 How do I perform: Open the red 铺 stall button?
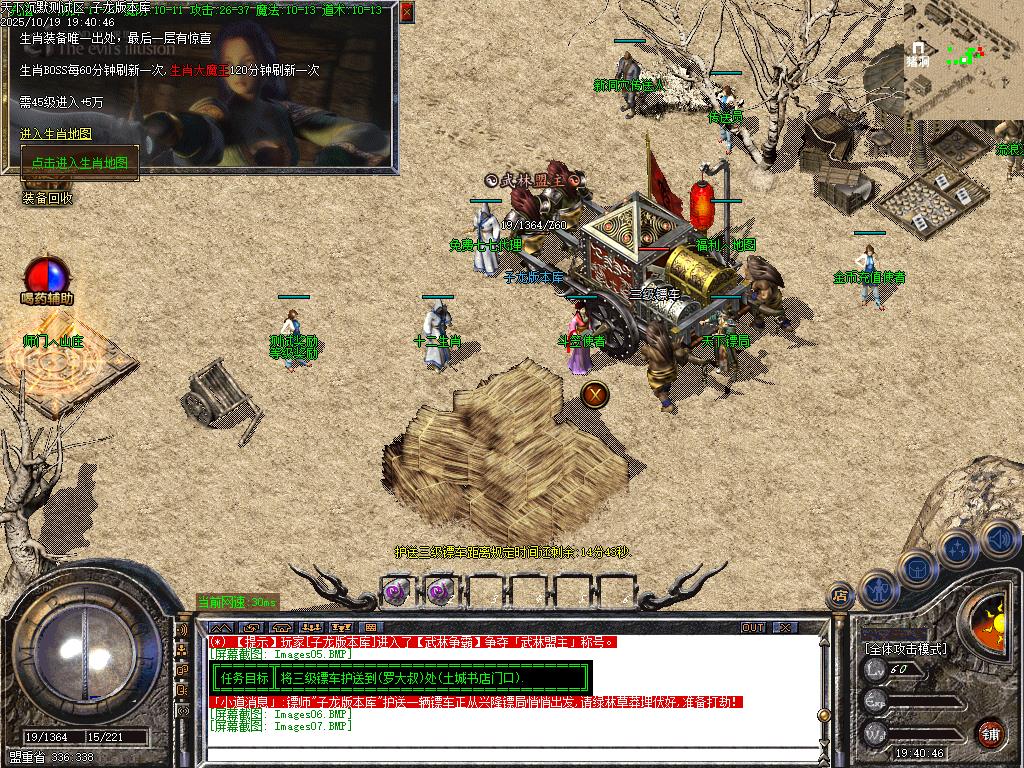(989, 733)
